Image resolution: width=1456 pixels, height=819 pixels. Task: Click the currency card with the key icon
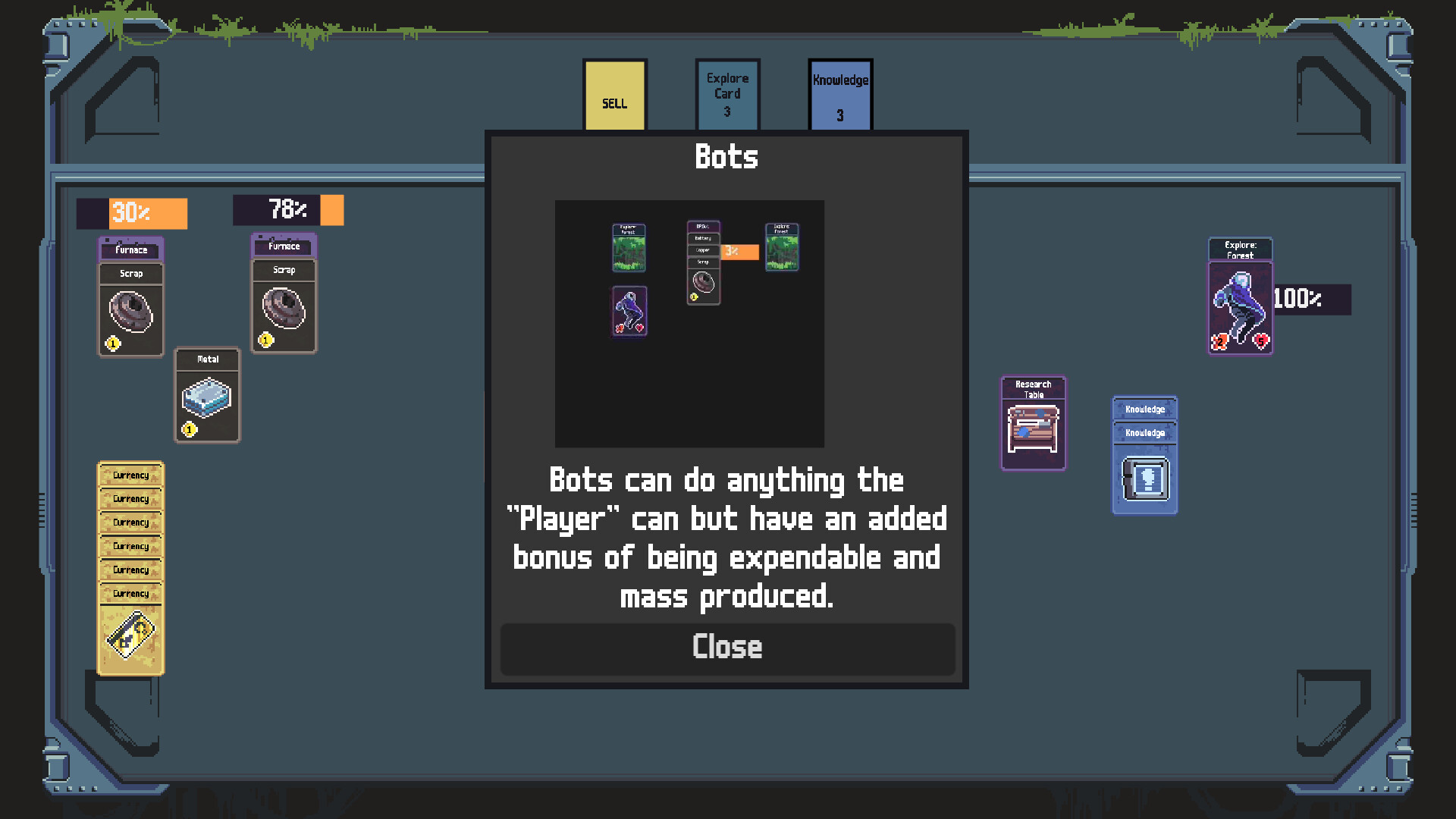pyautogui.click(x=130, y=635)
